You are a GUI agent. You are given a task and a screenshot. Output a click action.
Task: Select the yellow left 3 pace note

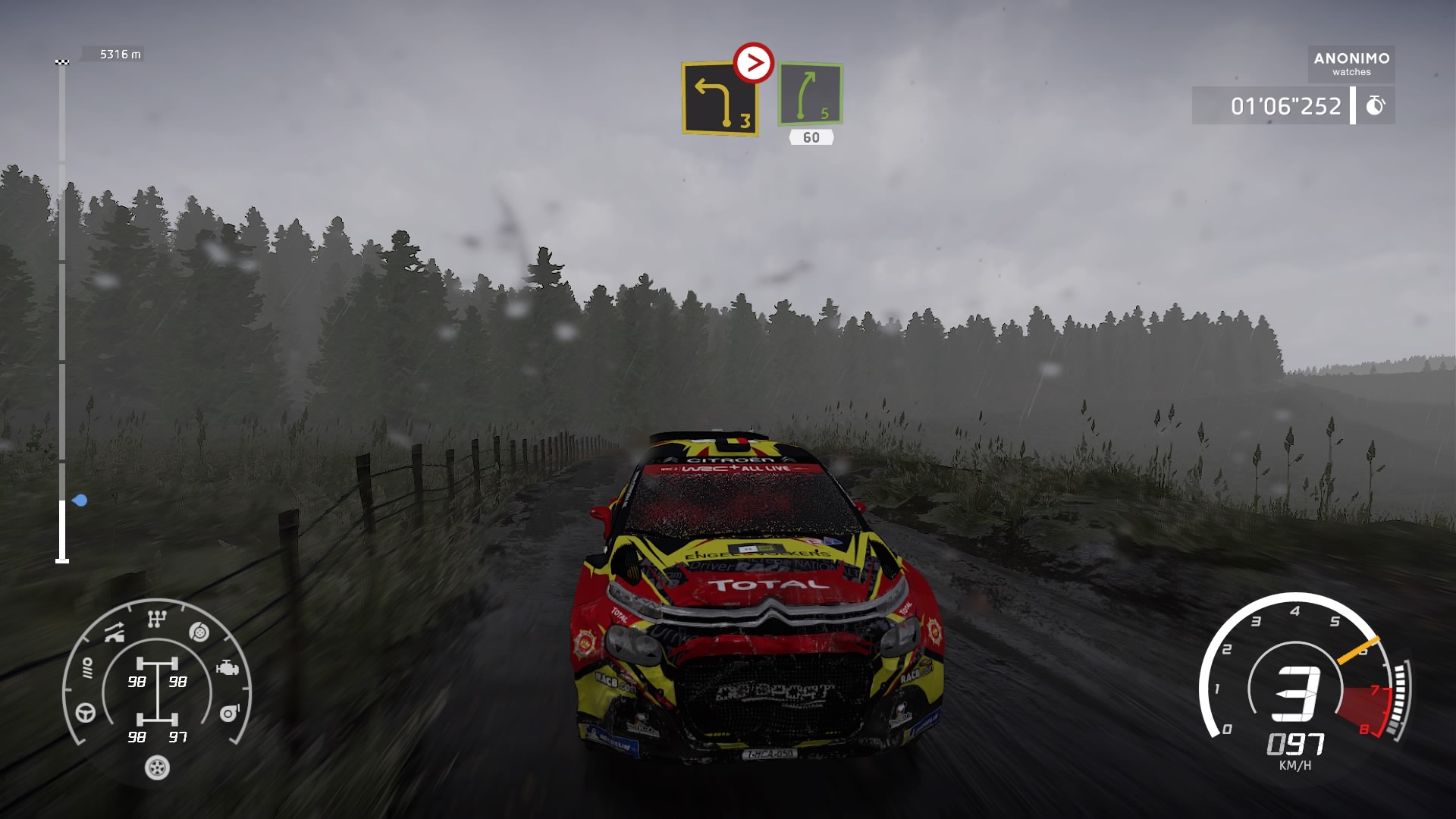click(720, 99)
